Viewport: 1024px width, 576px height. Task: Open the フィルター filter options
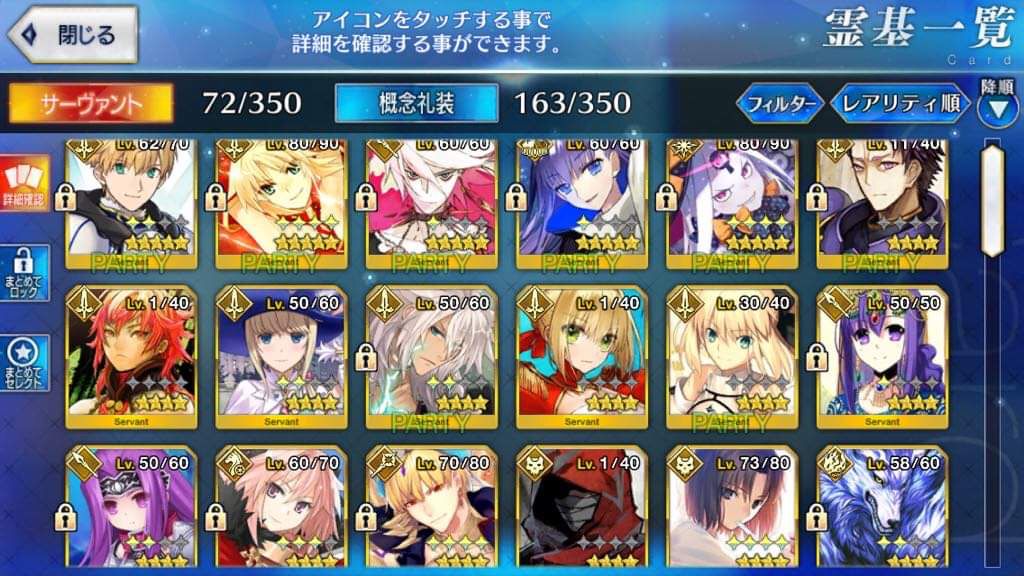click(x=780, y=102)
